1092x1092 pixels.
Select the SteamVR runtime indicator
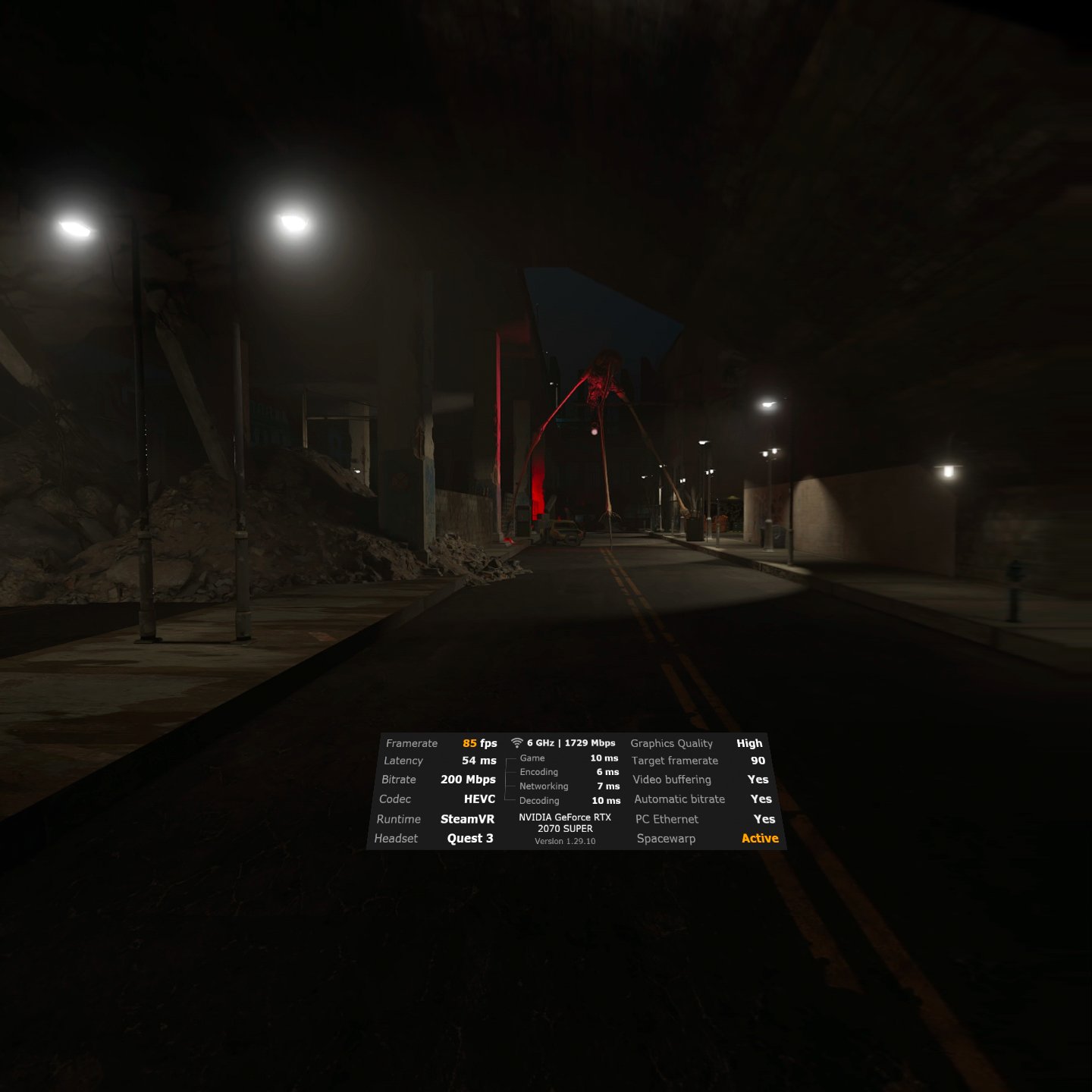(x=466, y=819)
